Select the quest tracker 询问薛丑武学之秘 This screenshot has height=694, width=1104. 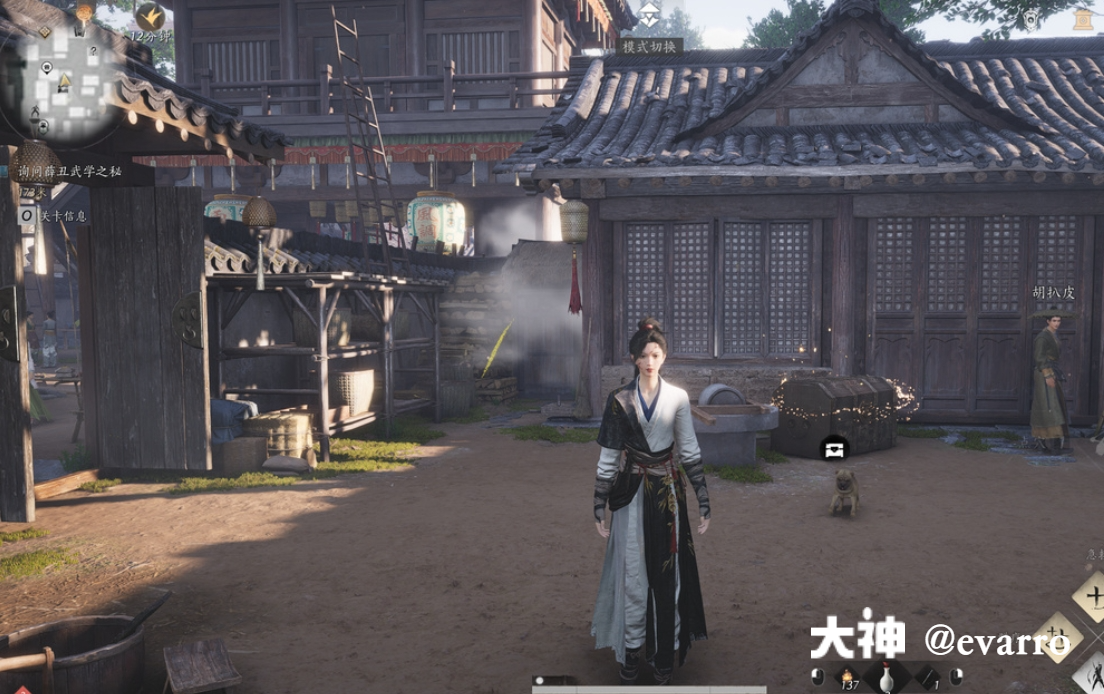(68, 171)
